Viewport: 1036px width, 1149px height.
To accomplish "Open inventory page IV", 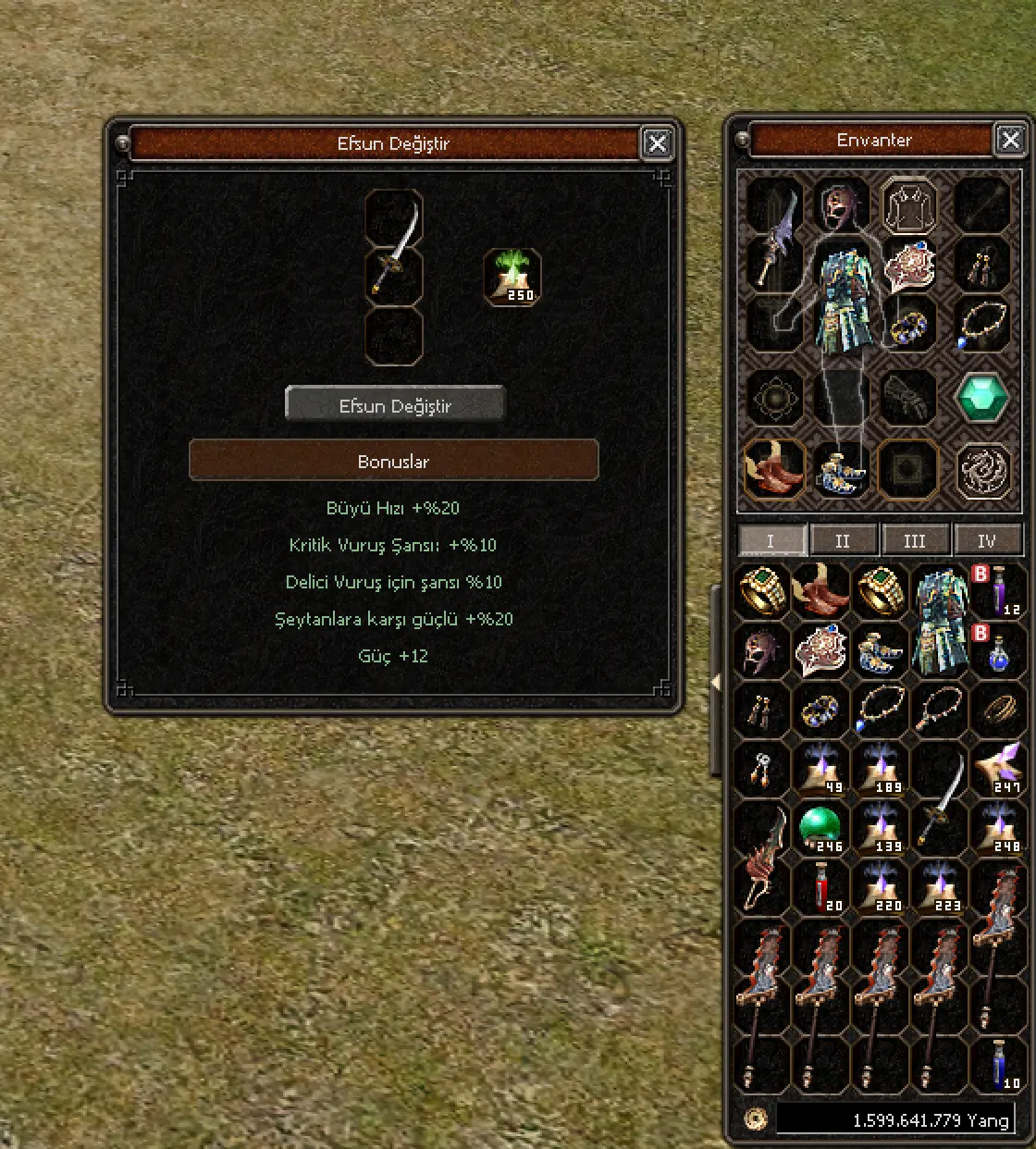I will click(x=987, y=540).
